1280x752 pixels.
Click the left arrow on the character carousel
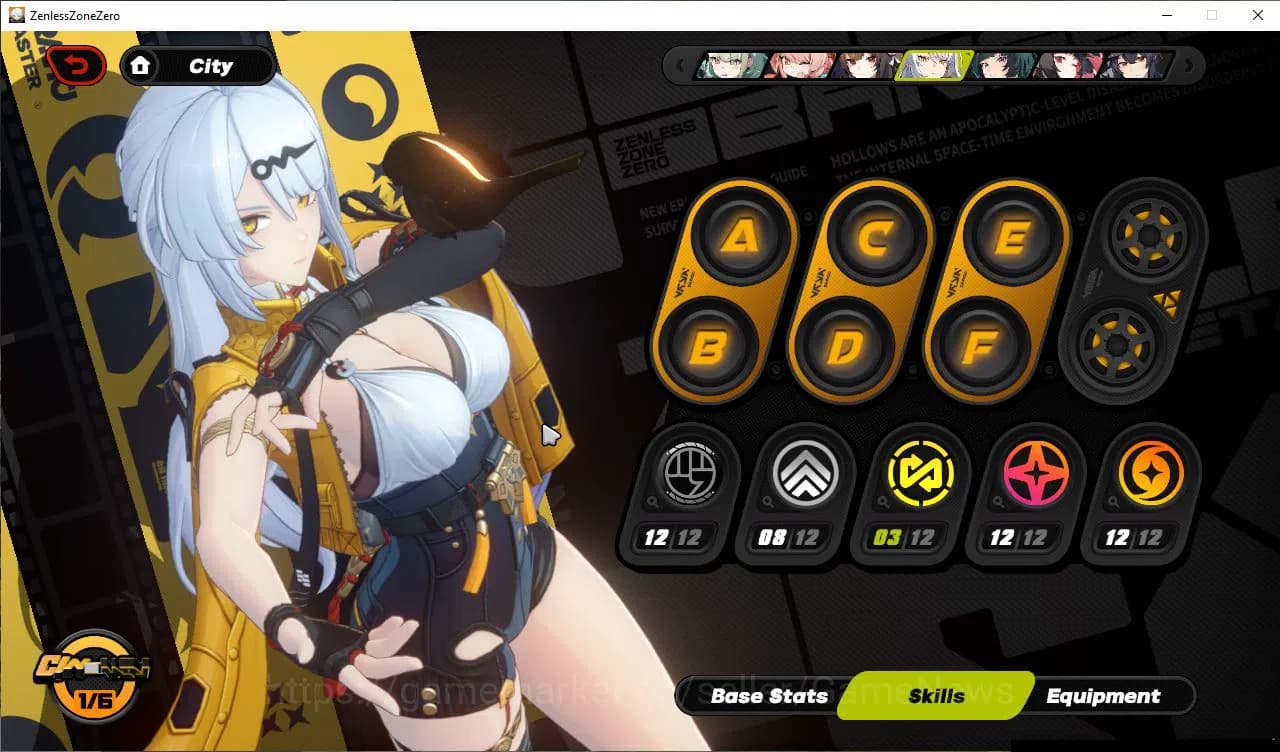683,65
